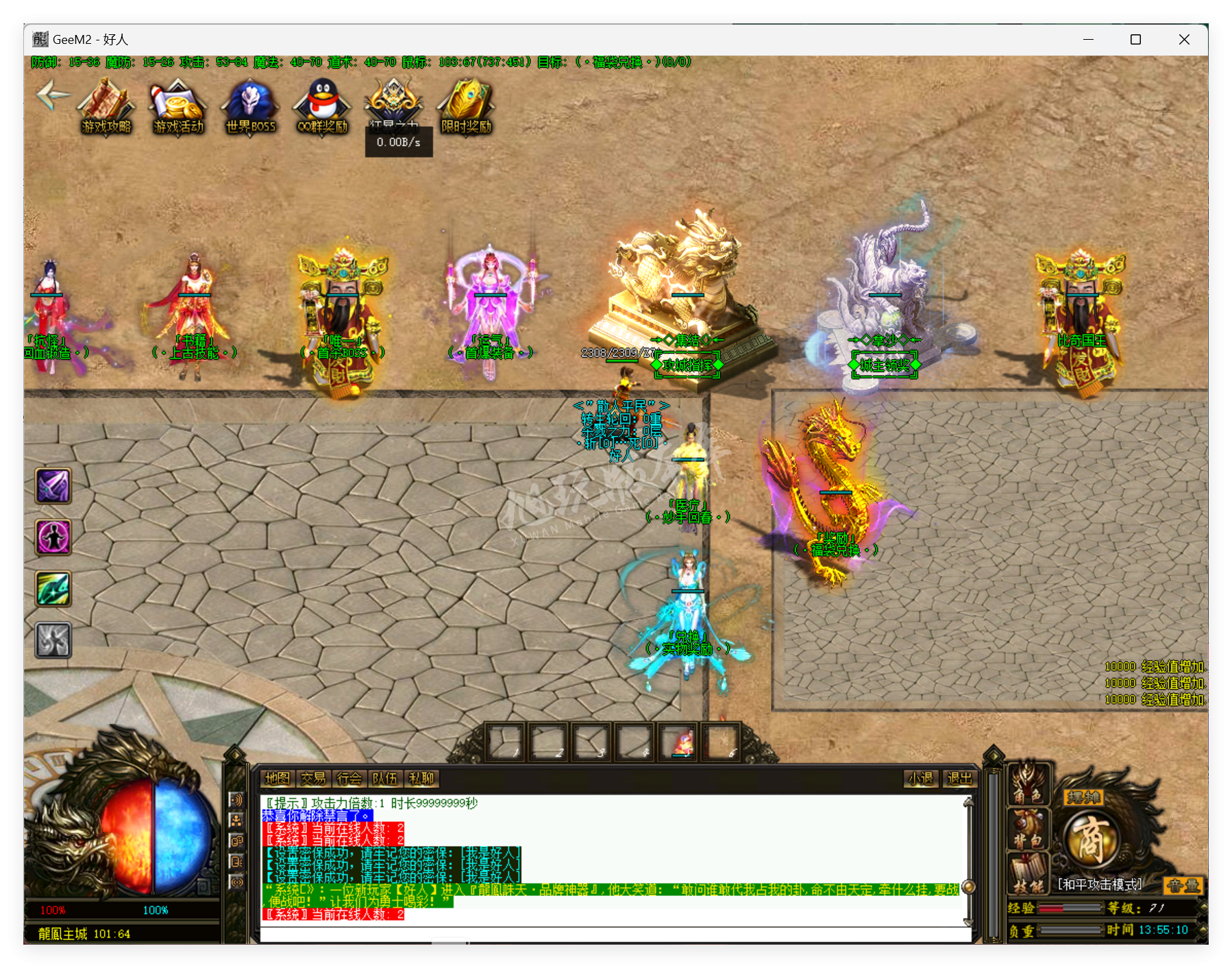Open the 地图 map button

click(278, 779)
